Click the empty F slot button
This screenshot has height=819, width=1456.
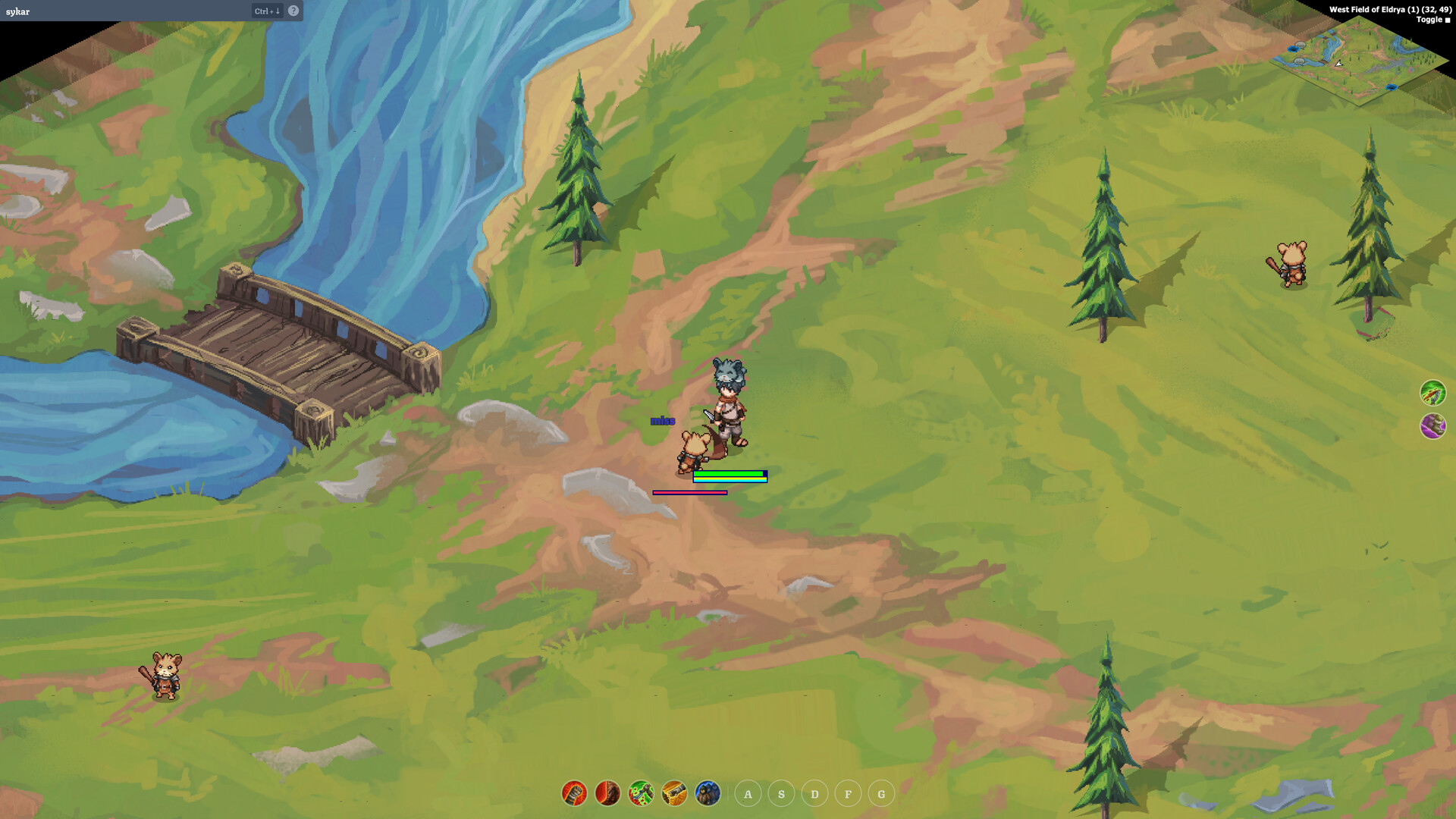(x=847, y=794)
